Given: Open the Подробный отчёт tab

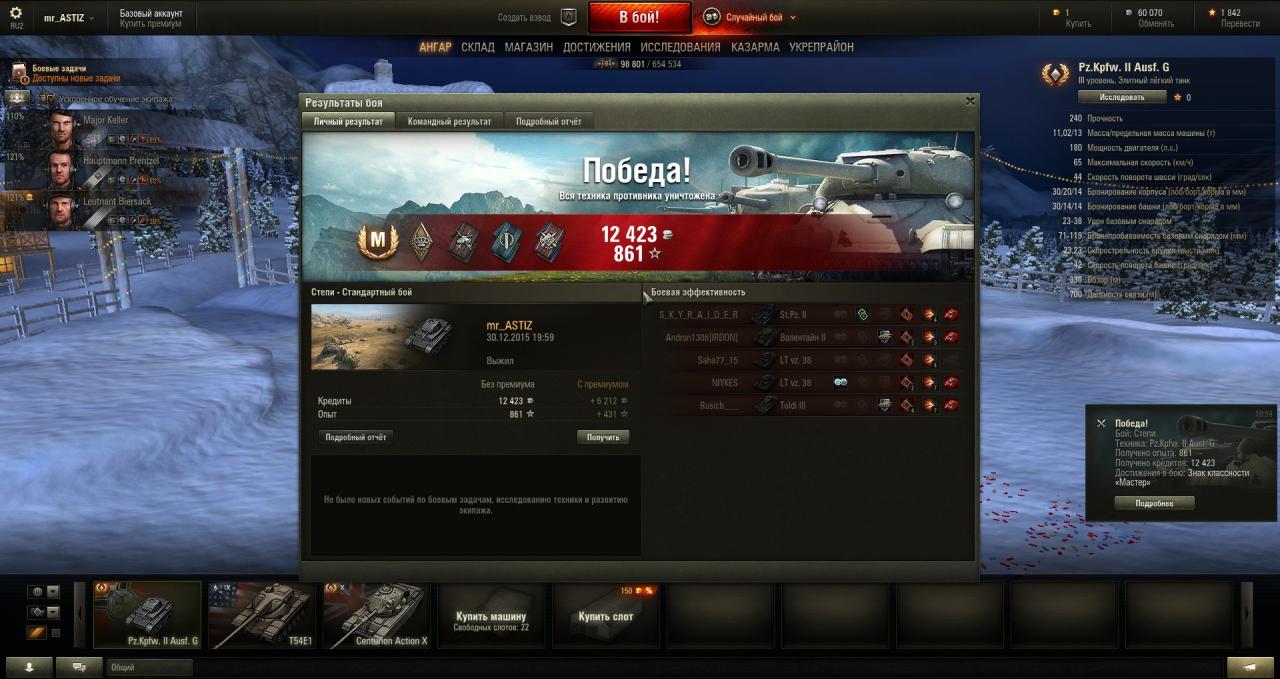Looking at the screenshot, I should point(548,121).
